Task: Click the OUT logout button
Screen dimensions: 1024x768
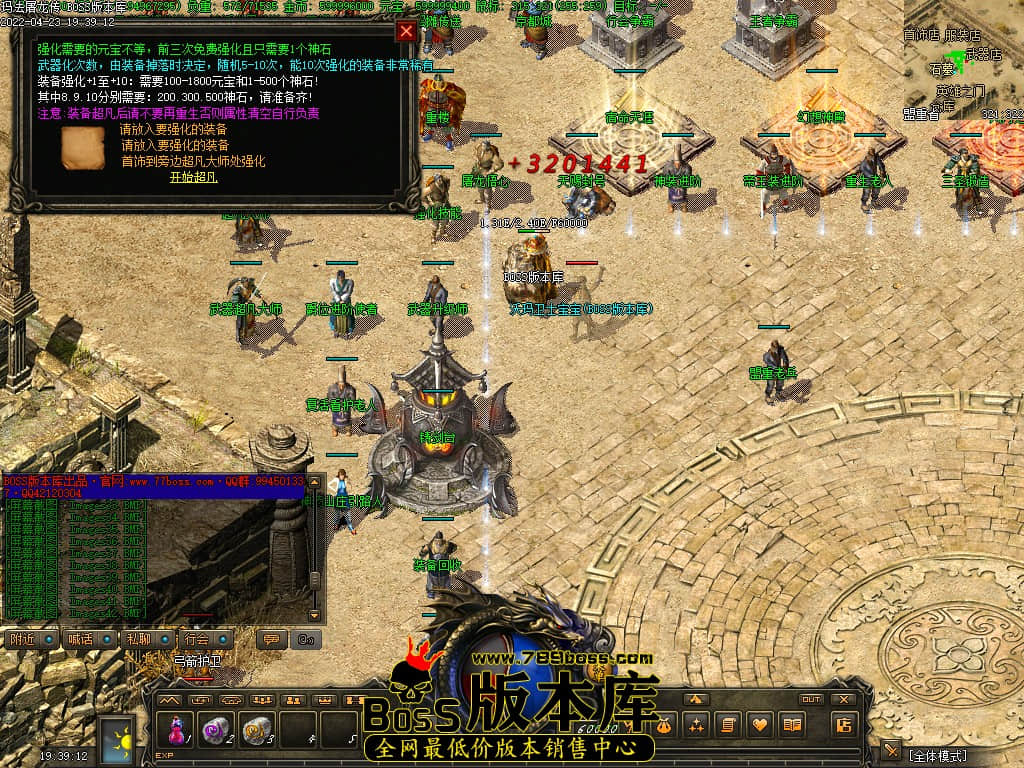Action: [x=811, y=699]
